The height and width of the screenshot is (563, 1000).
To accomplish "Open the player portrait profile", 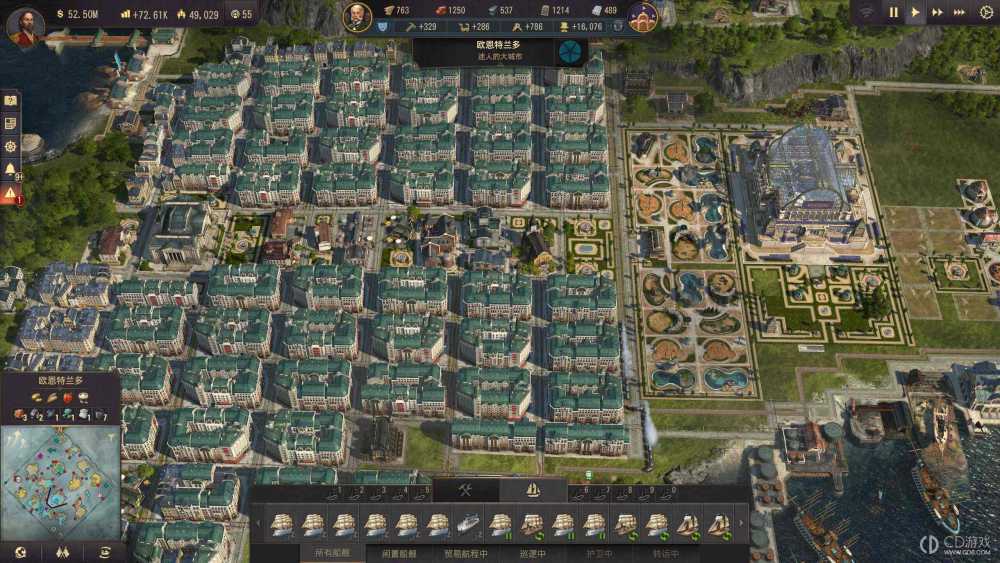I will [x=25, y=25].
